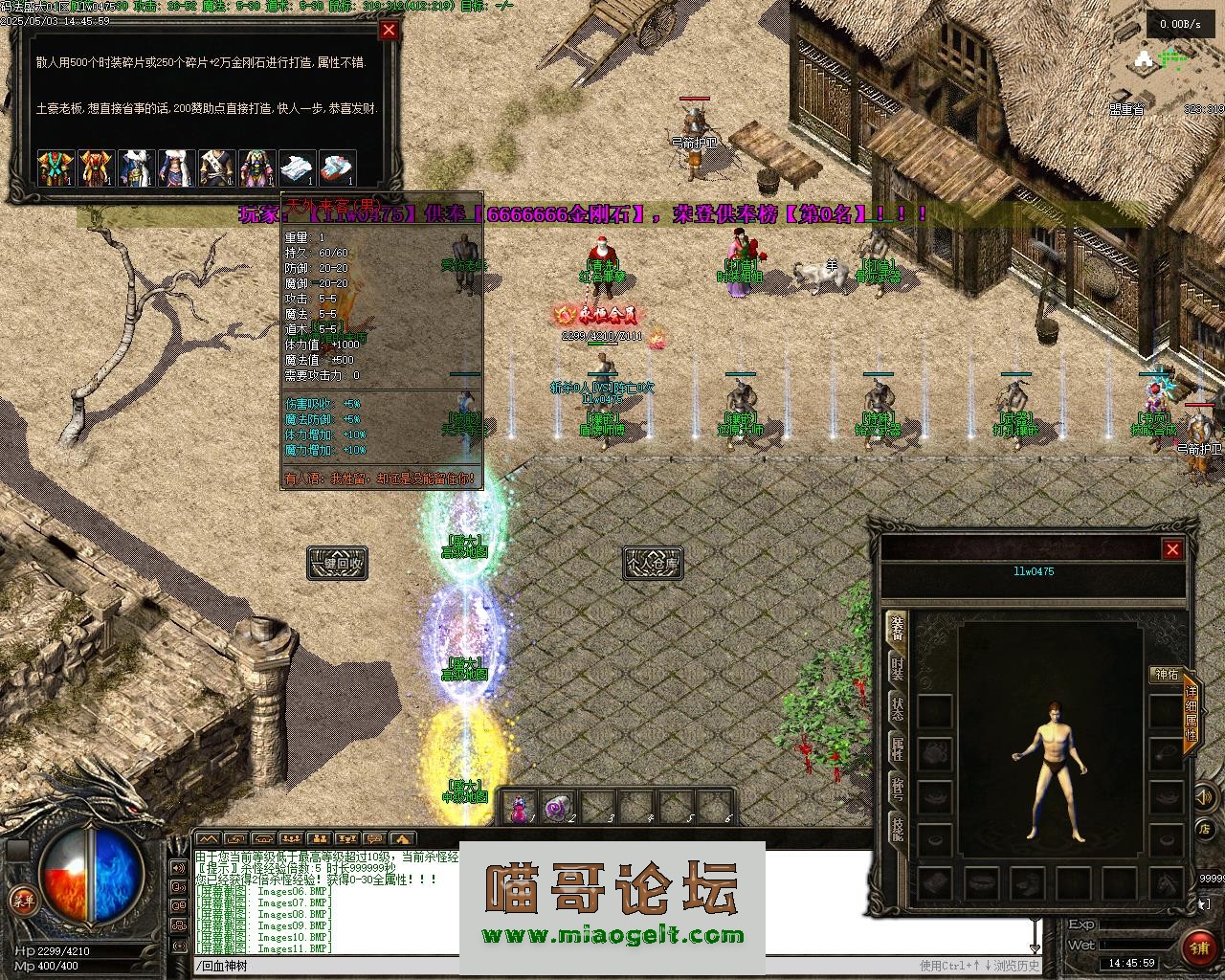Expand the 详细属性 detailed attributes panel
Viewport: 1225px width, 980px height.
pos(1191,713)
